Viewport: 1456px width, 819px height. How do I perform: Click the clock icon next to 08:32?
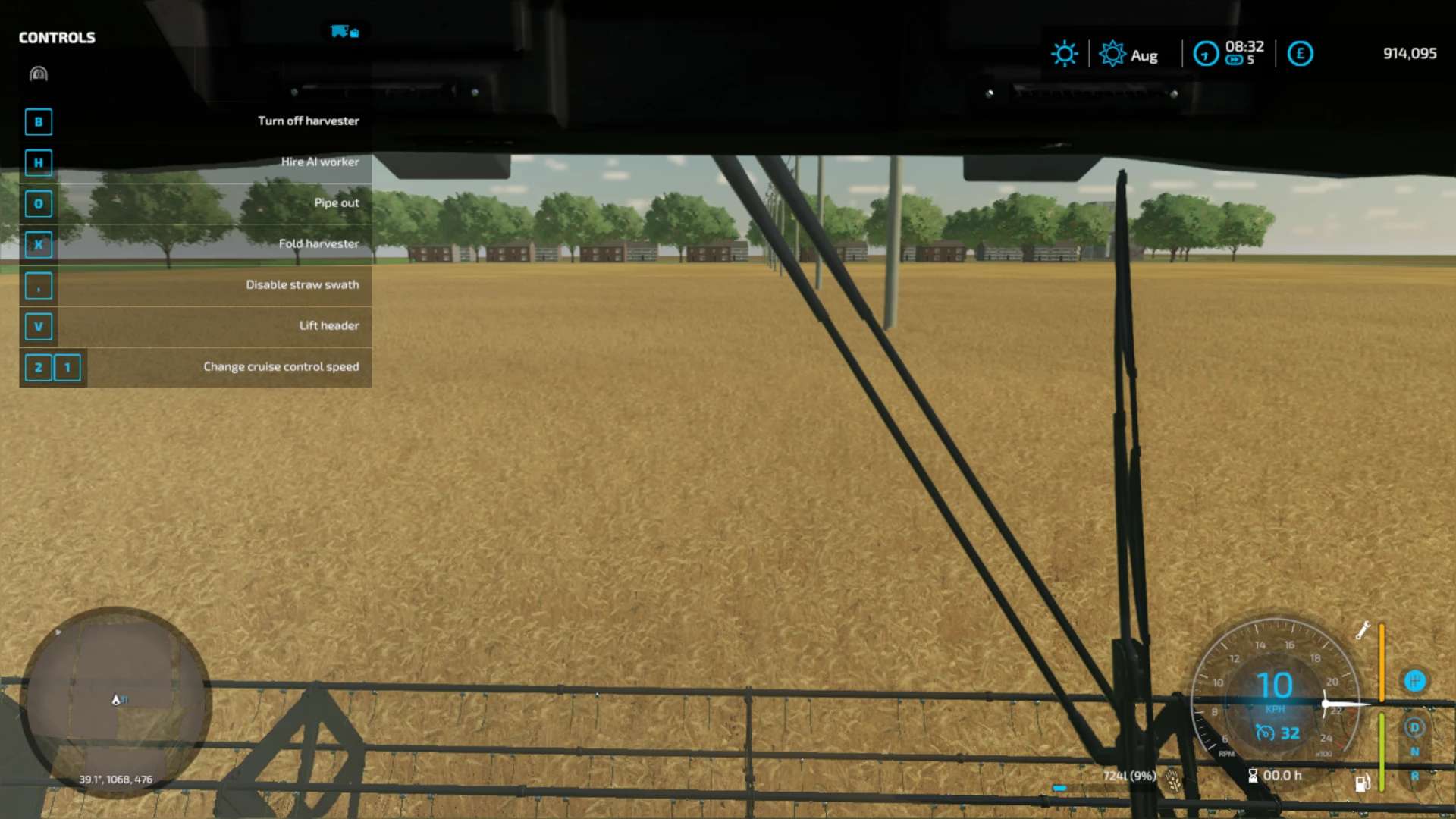1205,54
